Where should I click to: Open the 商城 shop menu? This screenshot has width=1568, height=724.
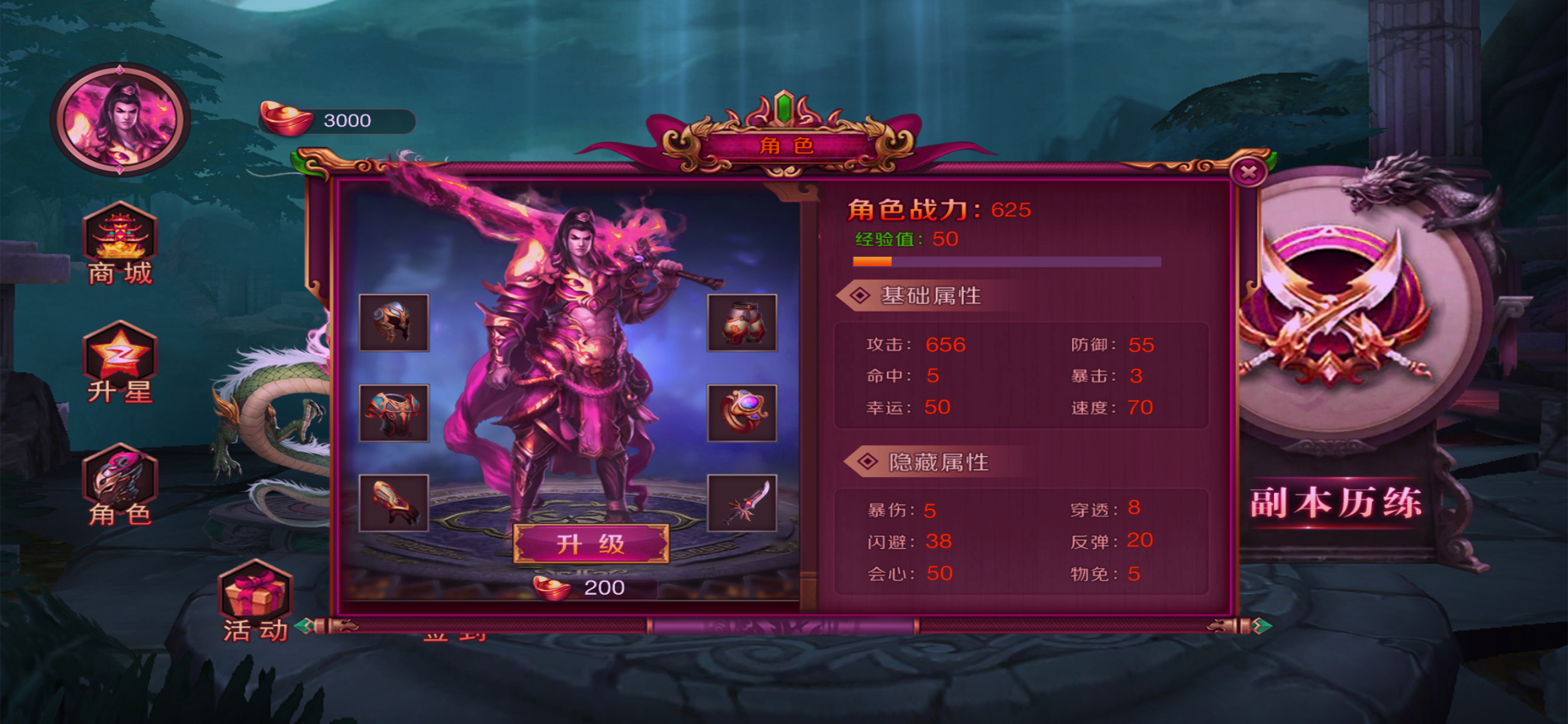click(120, 244)
